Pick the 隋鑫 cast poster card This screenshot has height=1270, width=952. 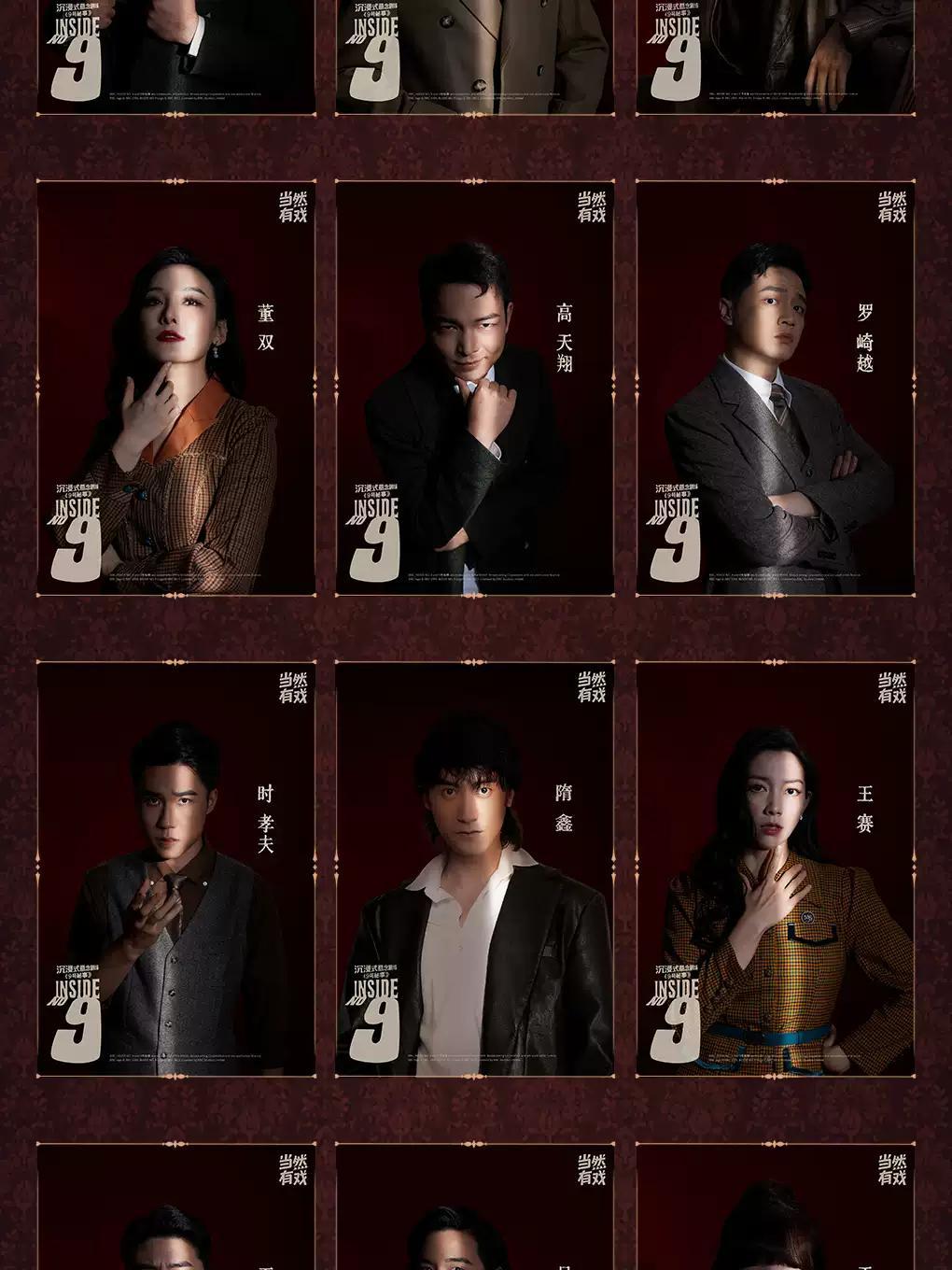click(x=475, y=868)
